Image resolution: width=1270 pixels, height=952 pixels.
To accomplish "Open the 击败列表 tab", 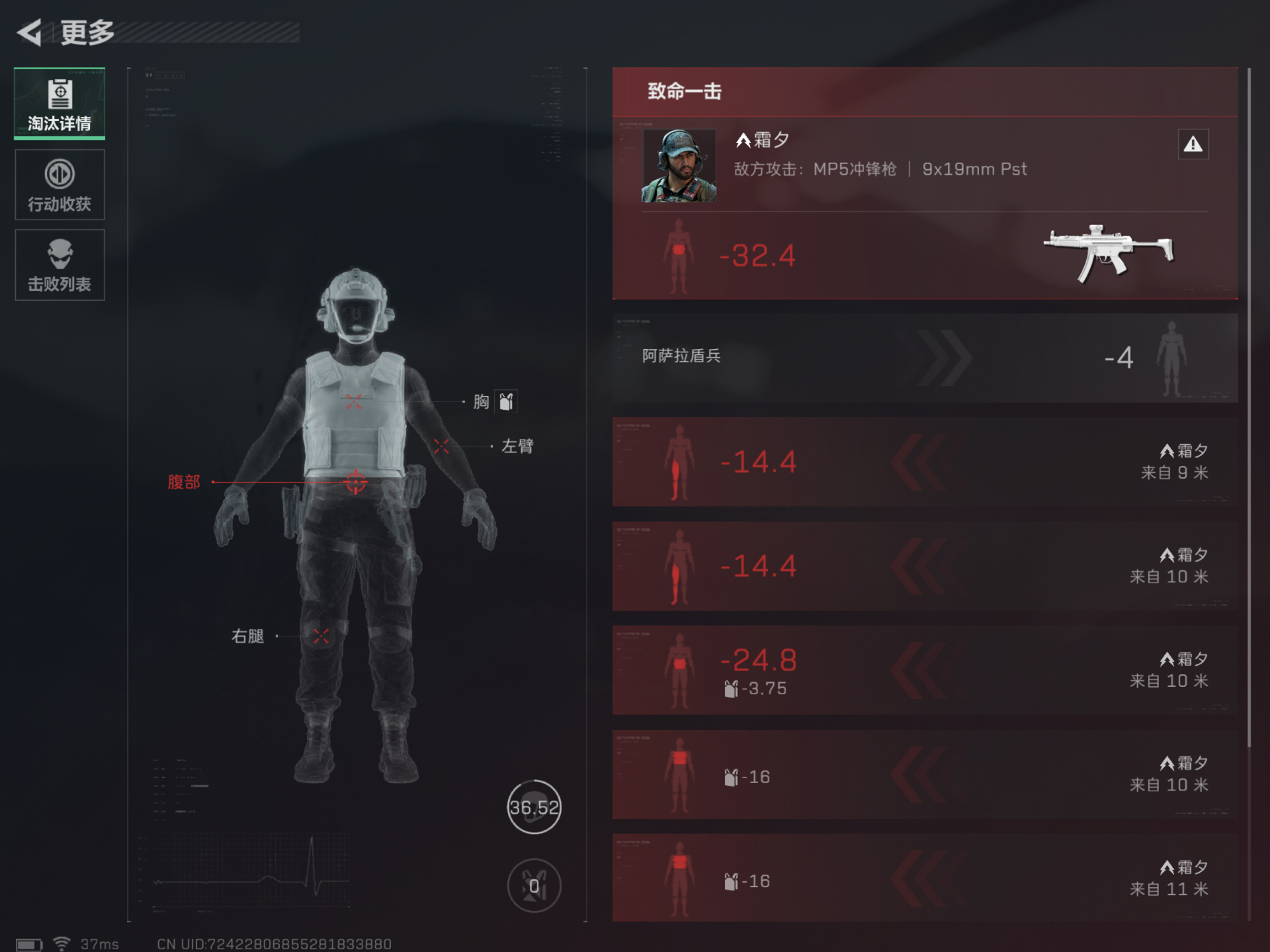I will coord(60,264).
